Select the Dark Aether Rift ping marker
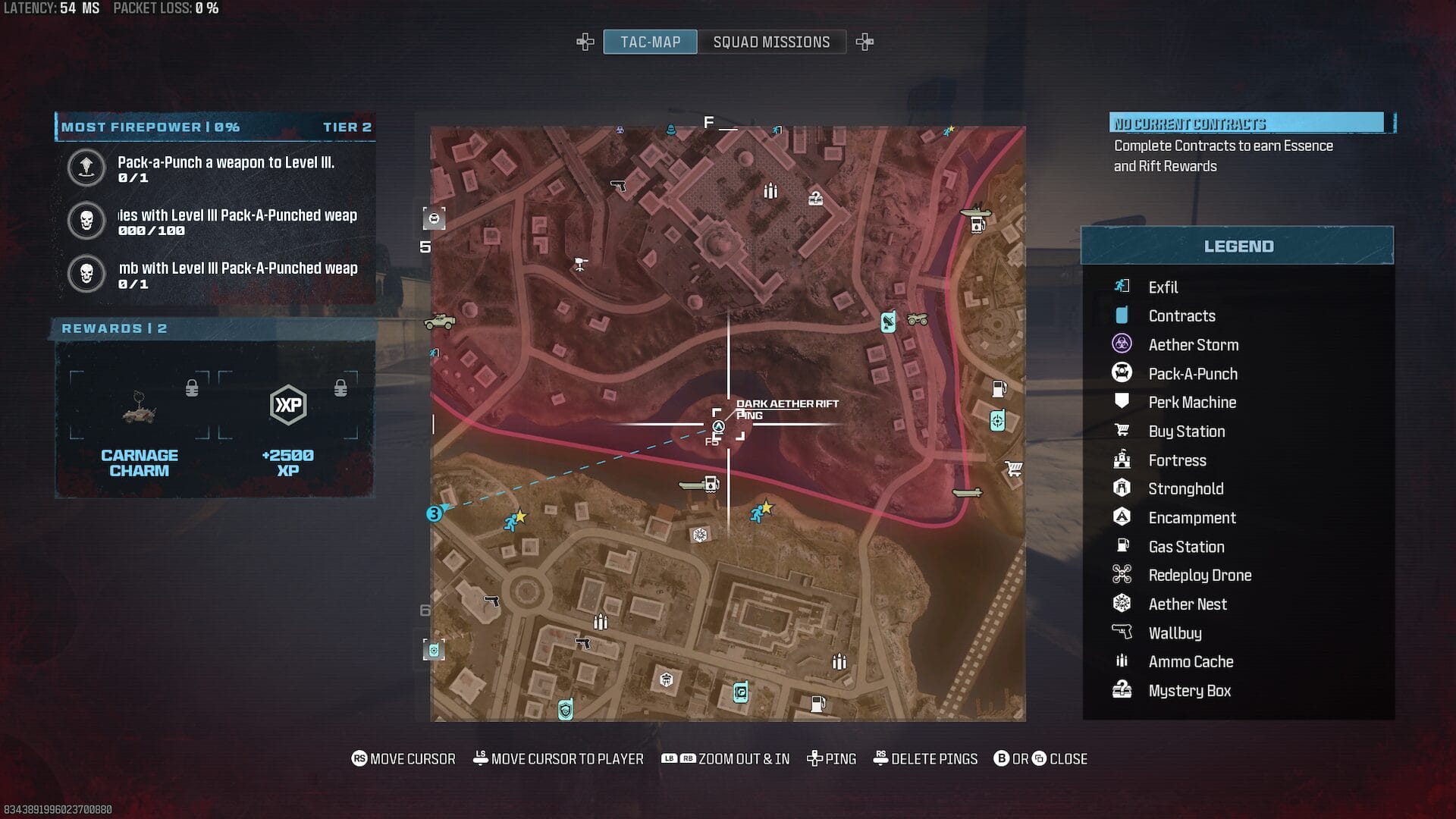Screen dimensions: 1456x819 (718, 427)
